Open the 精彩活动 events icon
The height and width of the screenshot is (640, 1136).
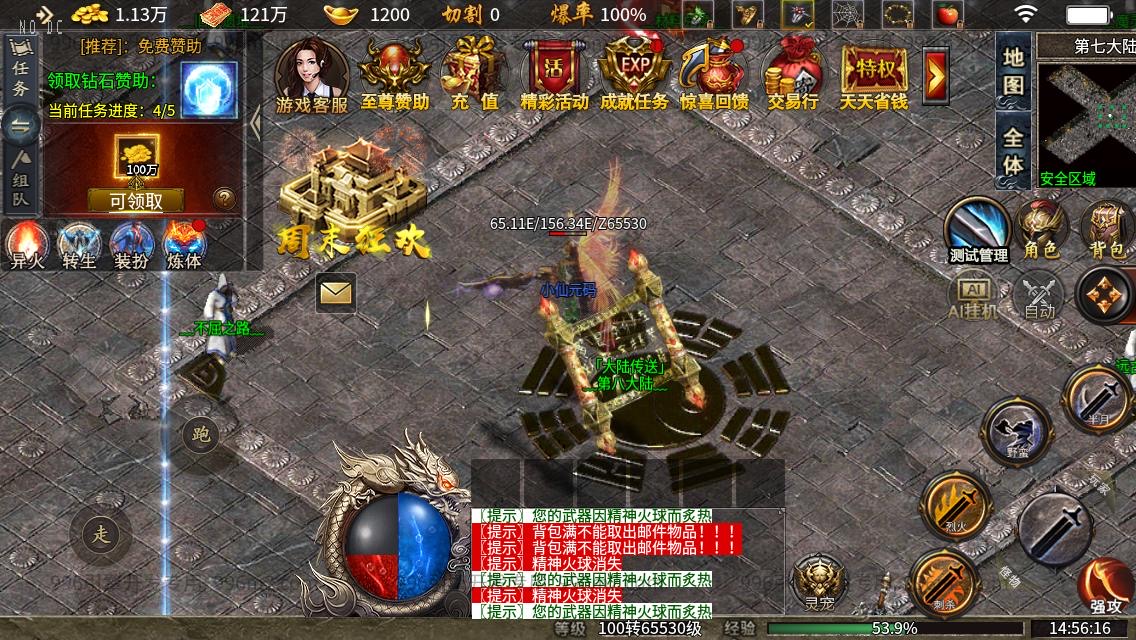click(x=554, y=70)
